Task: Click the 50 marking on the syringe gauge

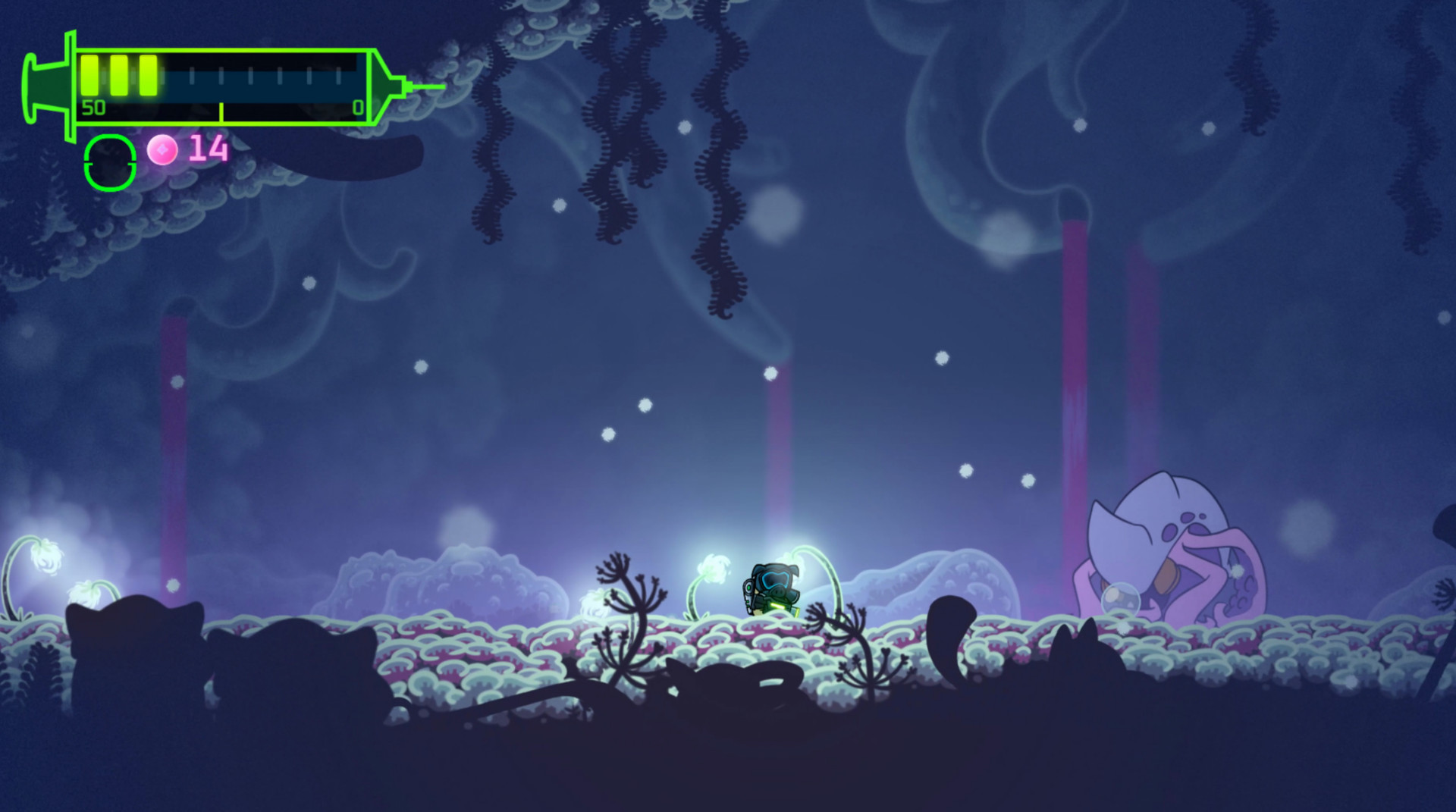Action: pyautogui.click(x=93, y=108)
